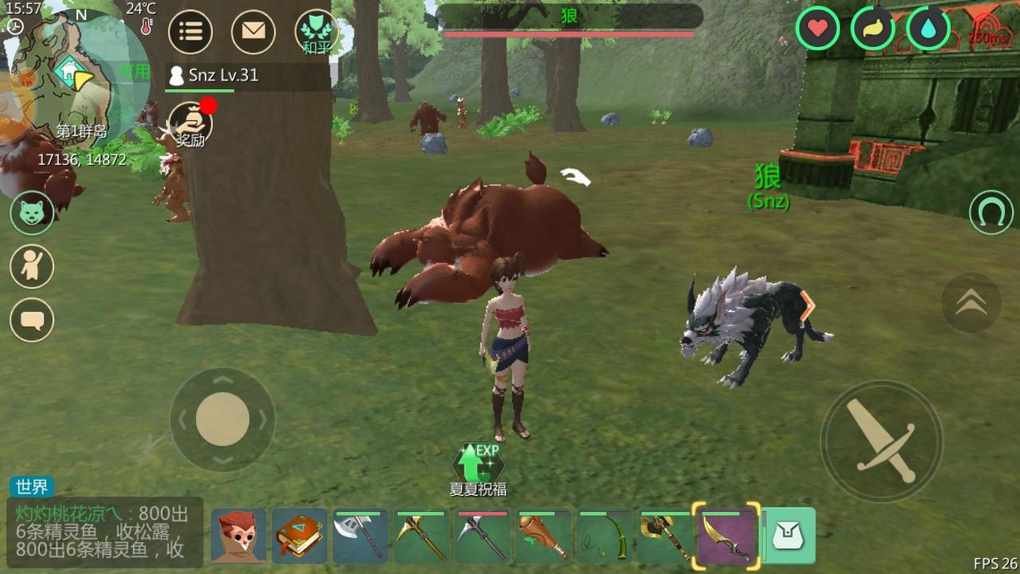Tap the 世界 world chat tab
1020x574 pixels.
coord(32,487)
